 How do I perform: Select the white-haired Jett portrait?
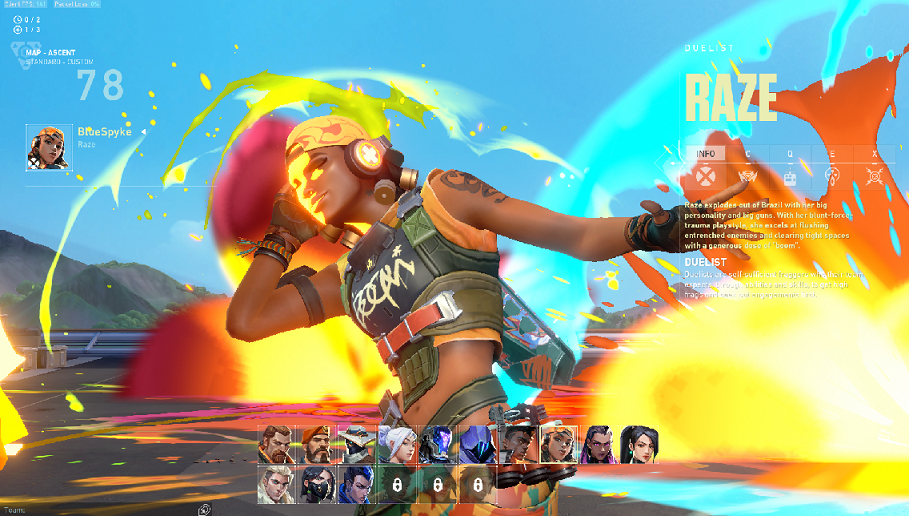point(398,445)
